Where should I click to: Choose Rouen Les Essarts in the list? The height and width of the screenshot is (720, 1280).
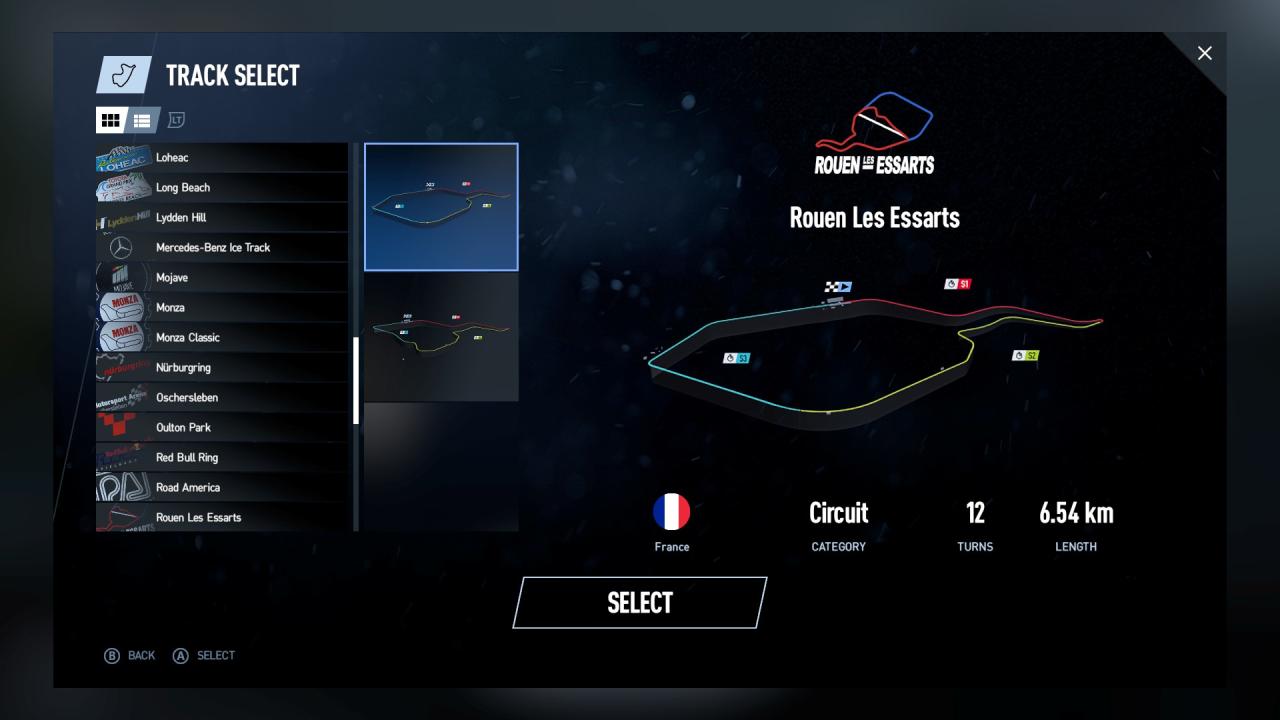coord(222,517)
